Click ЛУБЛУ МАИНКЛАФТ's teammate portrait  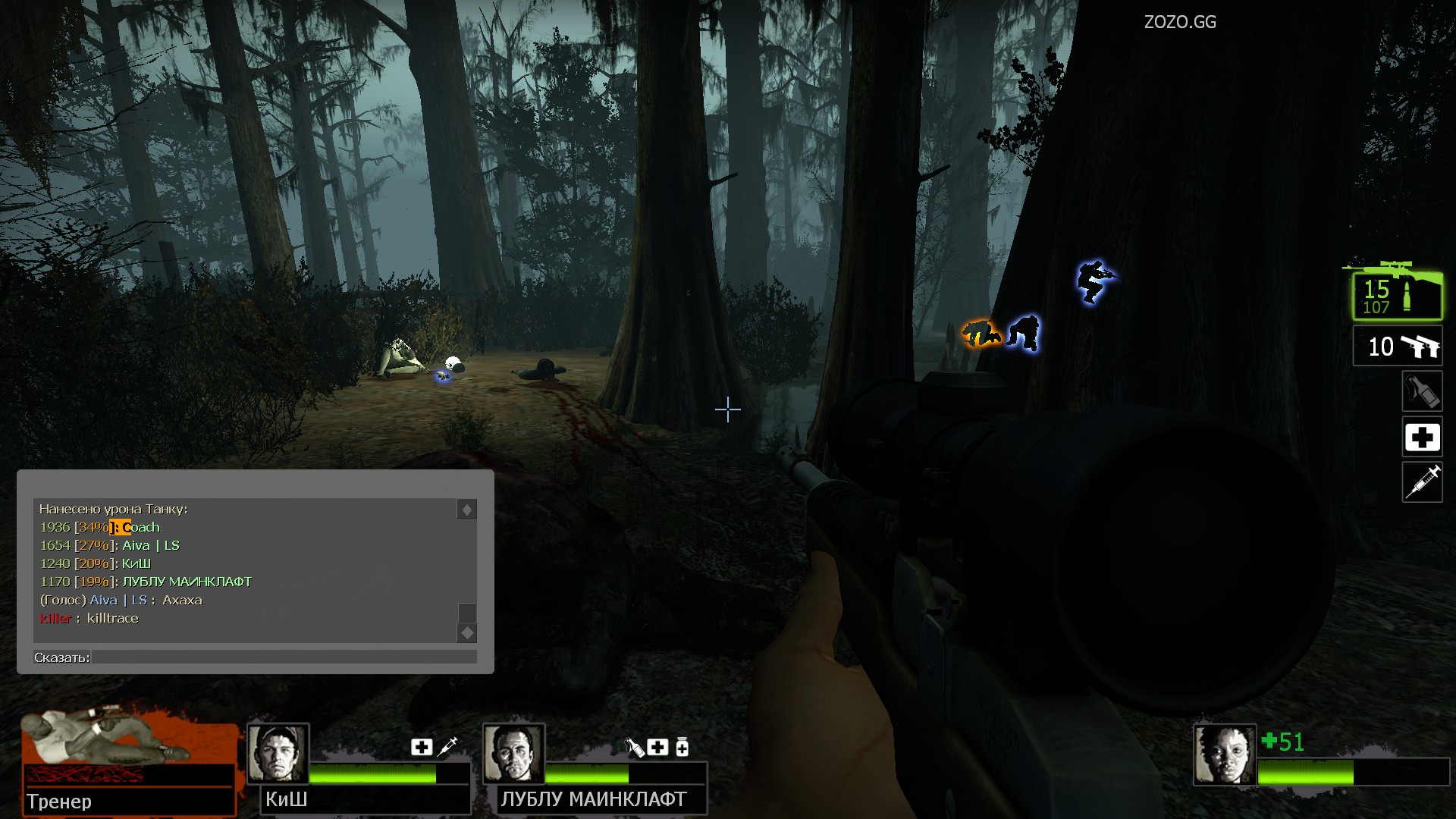[x=513, y=754]
